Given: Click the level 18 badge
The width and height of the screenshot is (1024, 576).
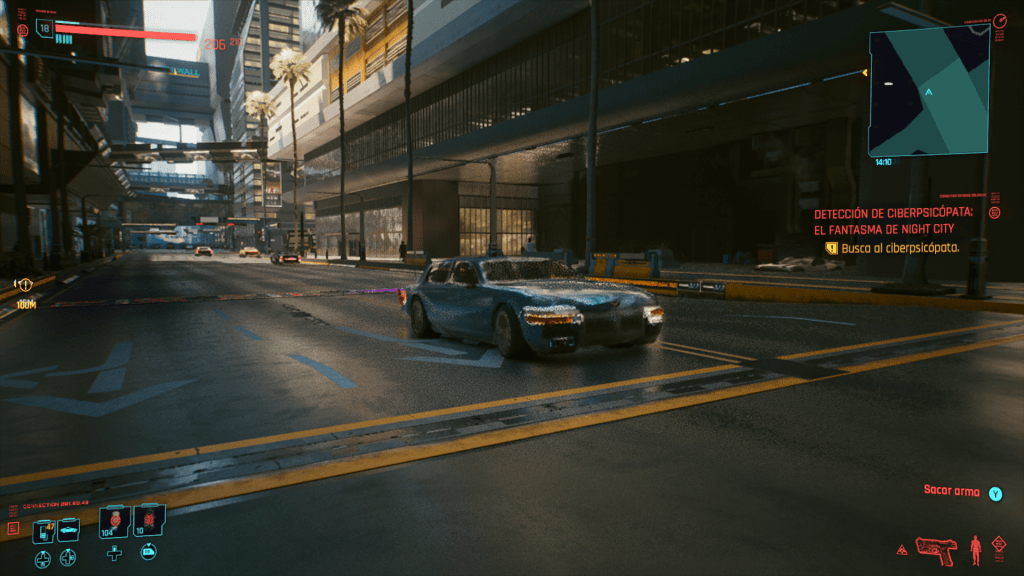Looking at the screenshot, I should (44, 28).
